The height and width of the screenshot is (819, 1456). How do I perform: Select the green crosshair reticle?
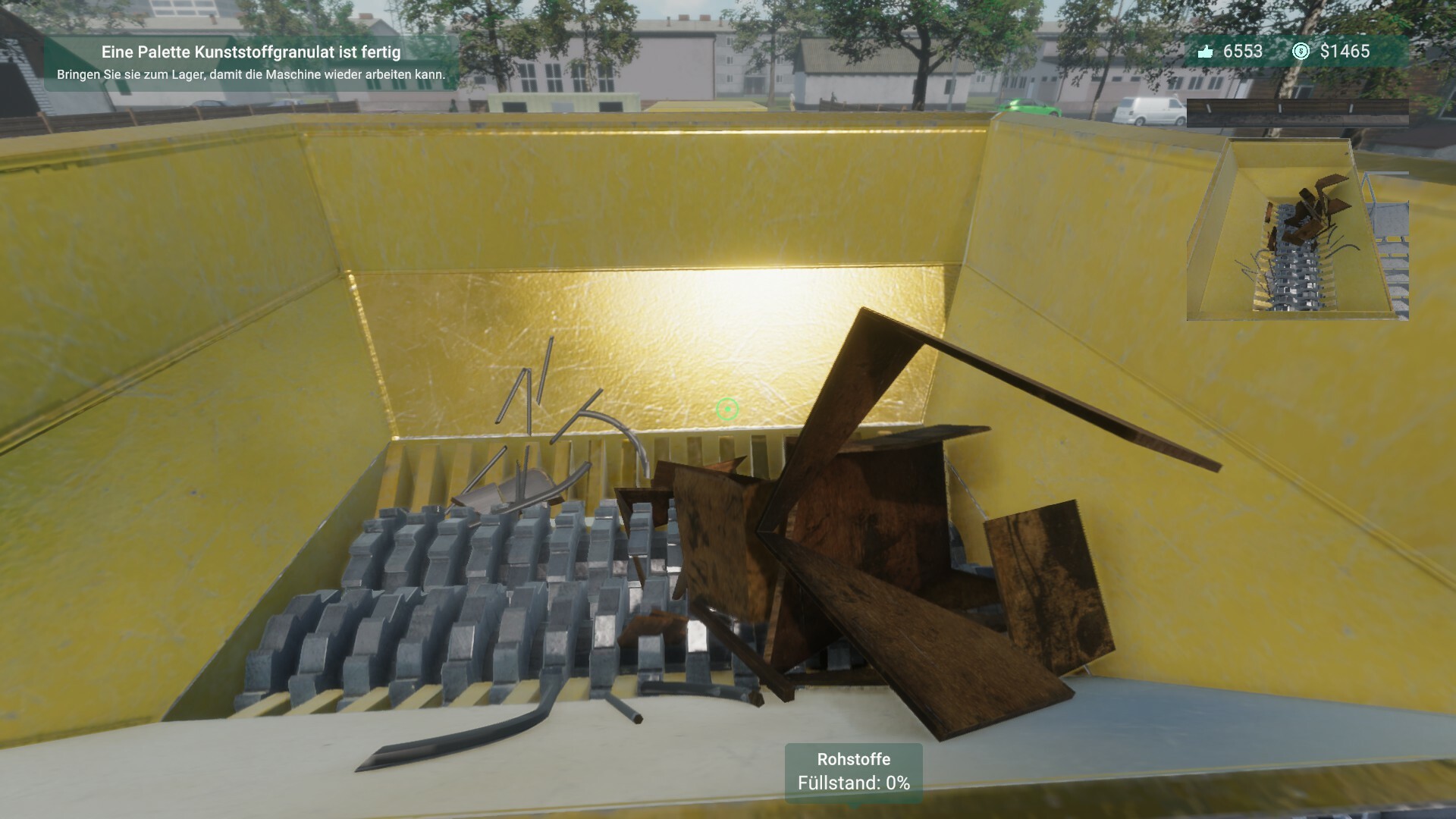pos(727,410)
